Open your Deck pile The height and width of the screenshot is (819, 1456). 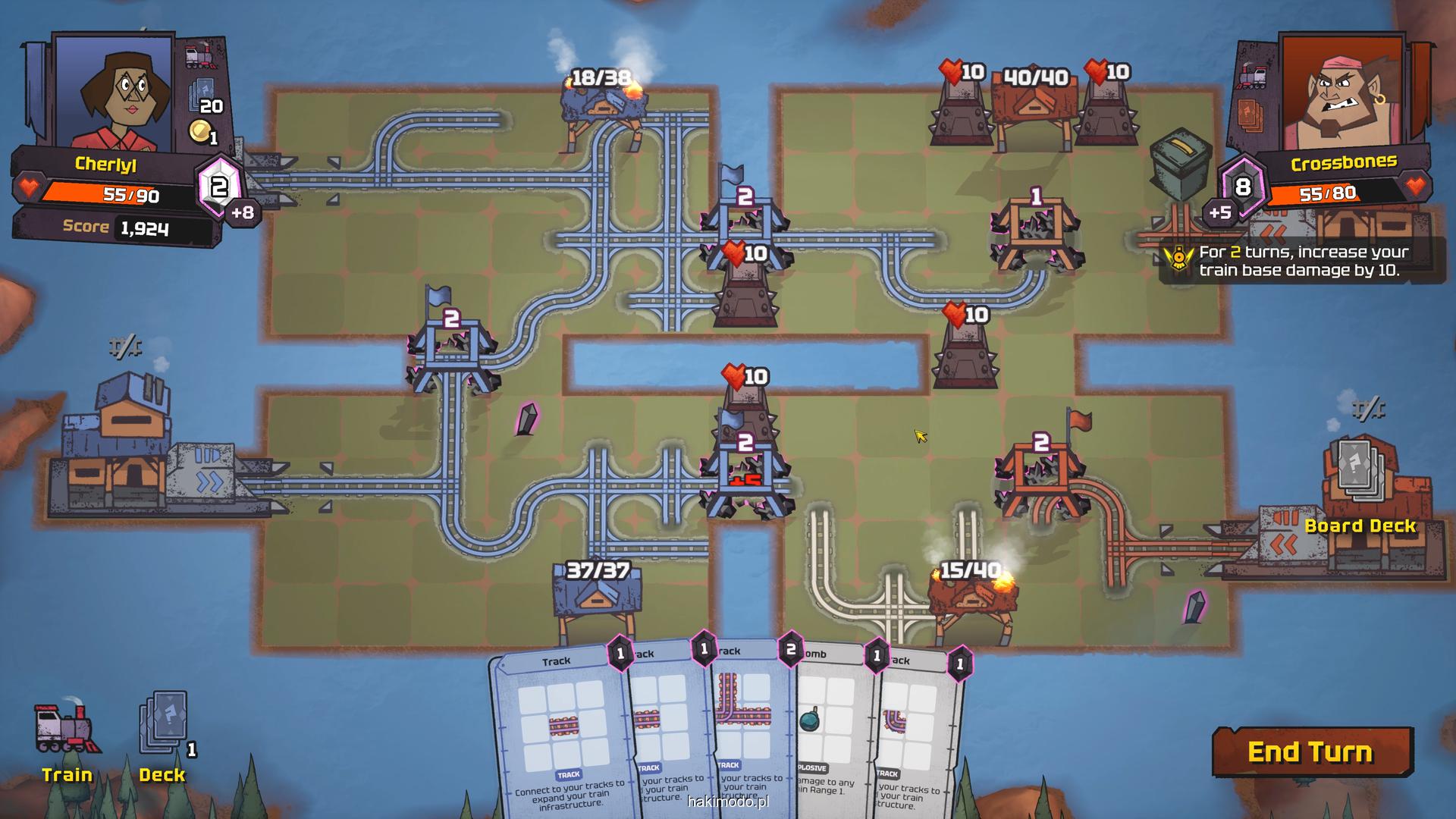click(x=162, y=737)
